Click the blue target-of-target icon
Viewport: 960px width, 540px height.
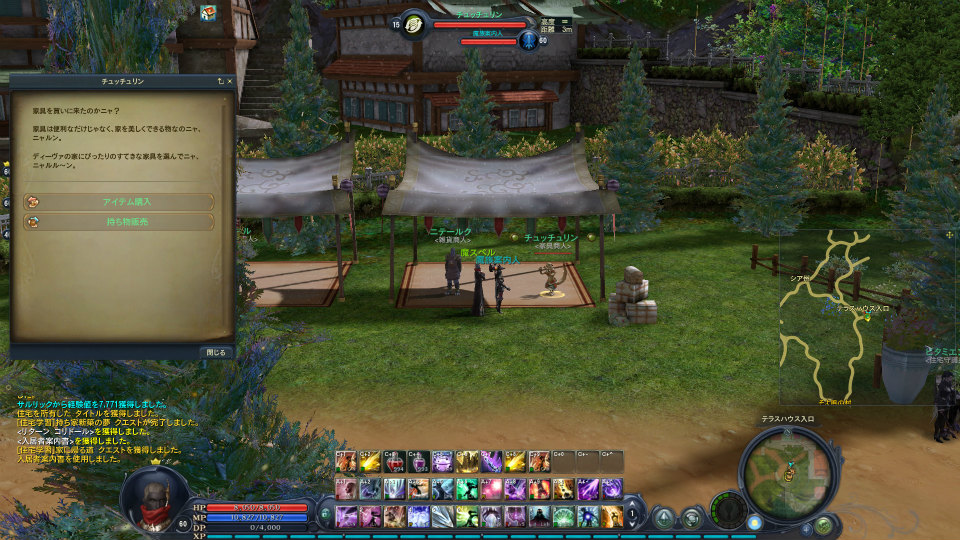[527, 41]
